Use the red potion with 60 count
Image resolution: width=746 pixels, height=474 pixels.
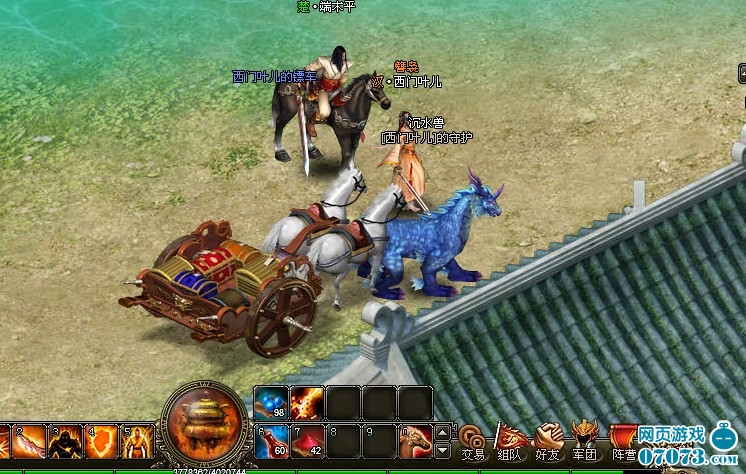271,441
